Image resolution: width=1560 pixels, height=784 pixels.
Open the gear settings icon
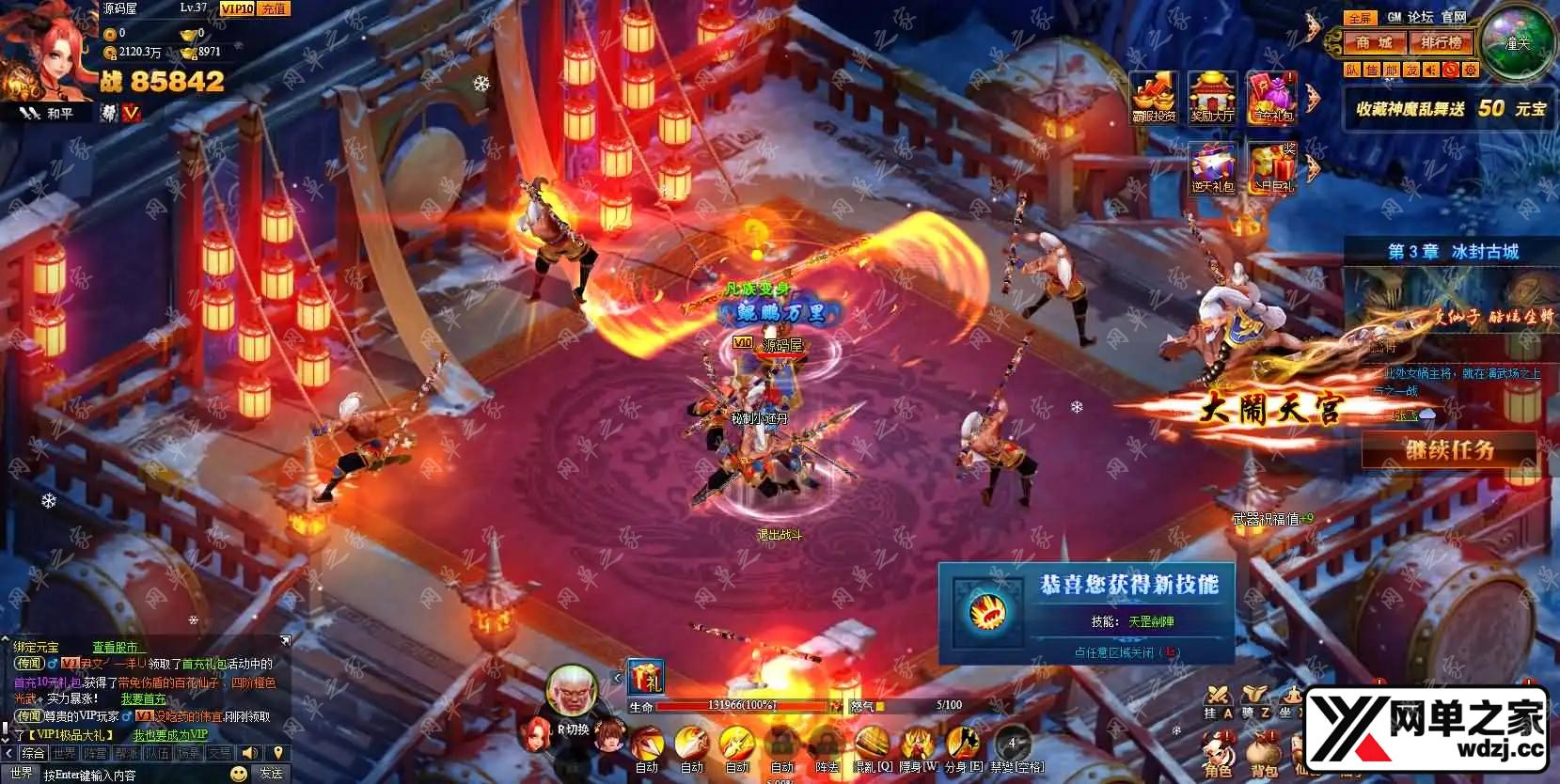coord(1471,70)
